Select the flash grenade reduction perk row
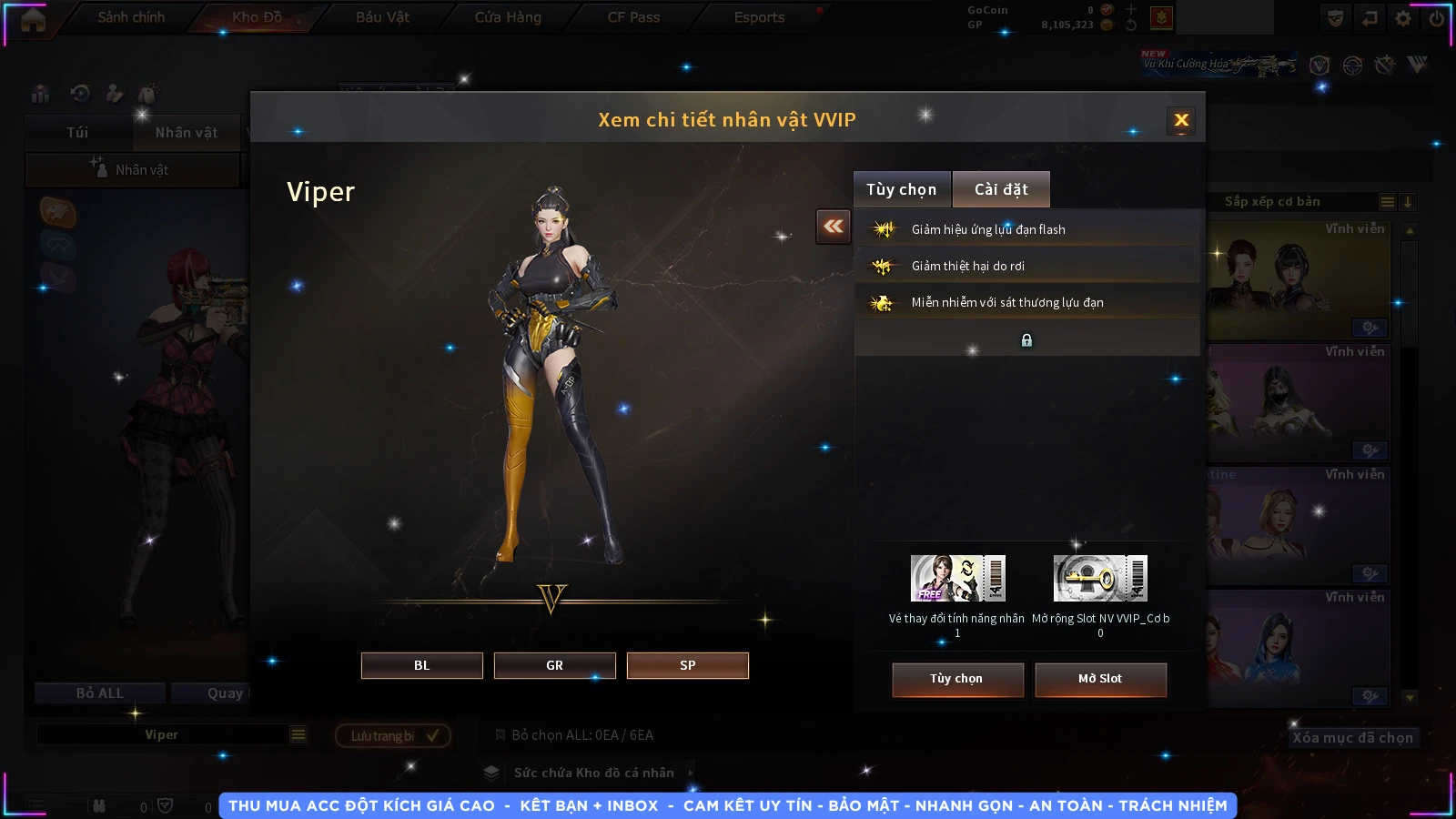 (1026, 229)
